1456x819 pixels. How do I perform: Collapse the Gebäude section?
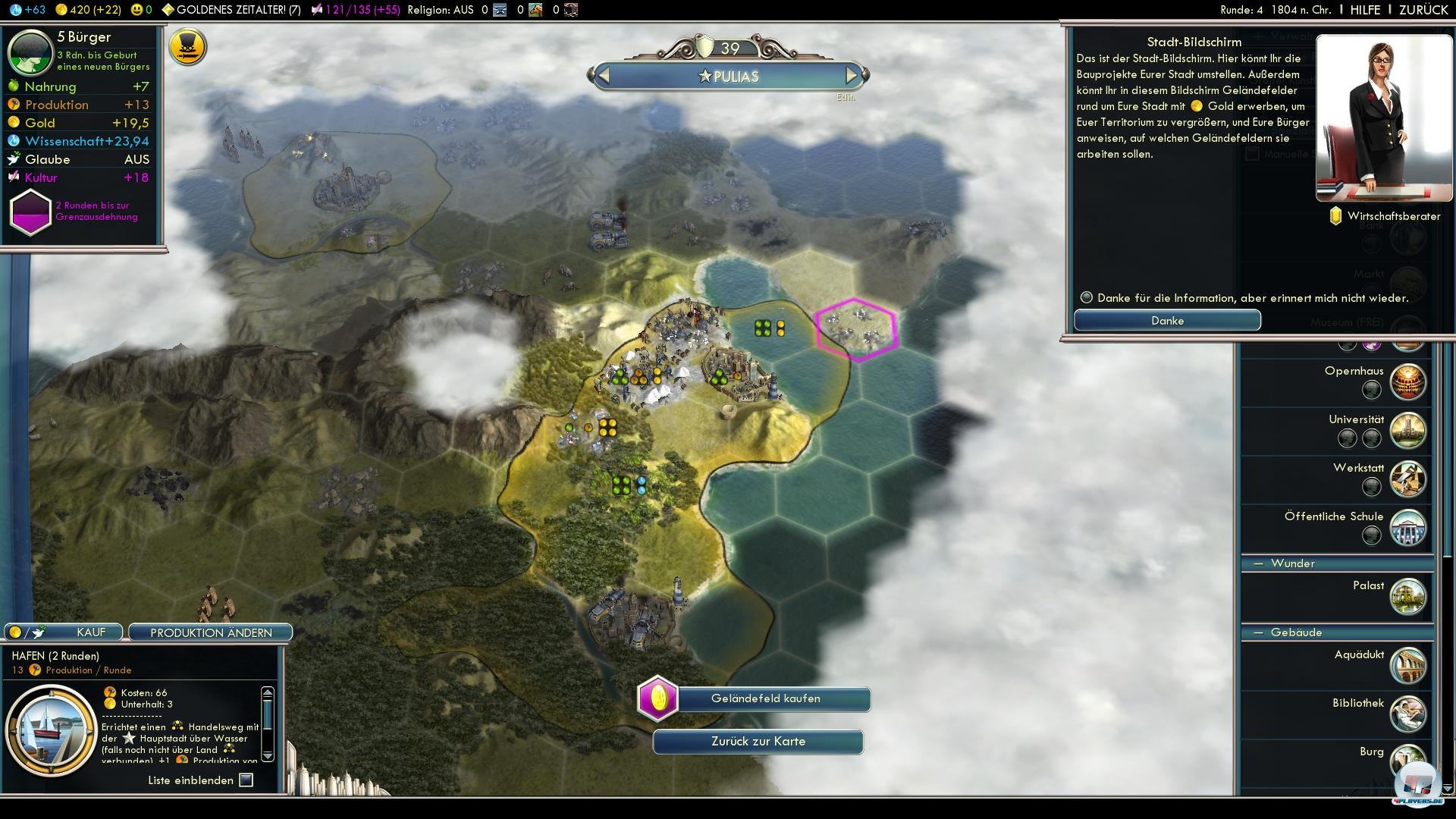coord(1260,632)
